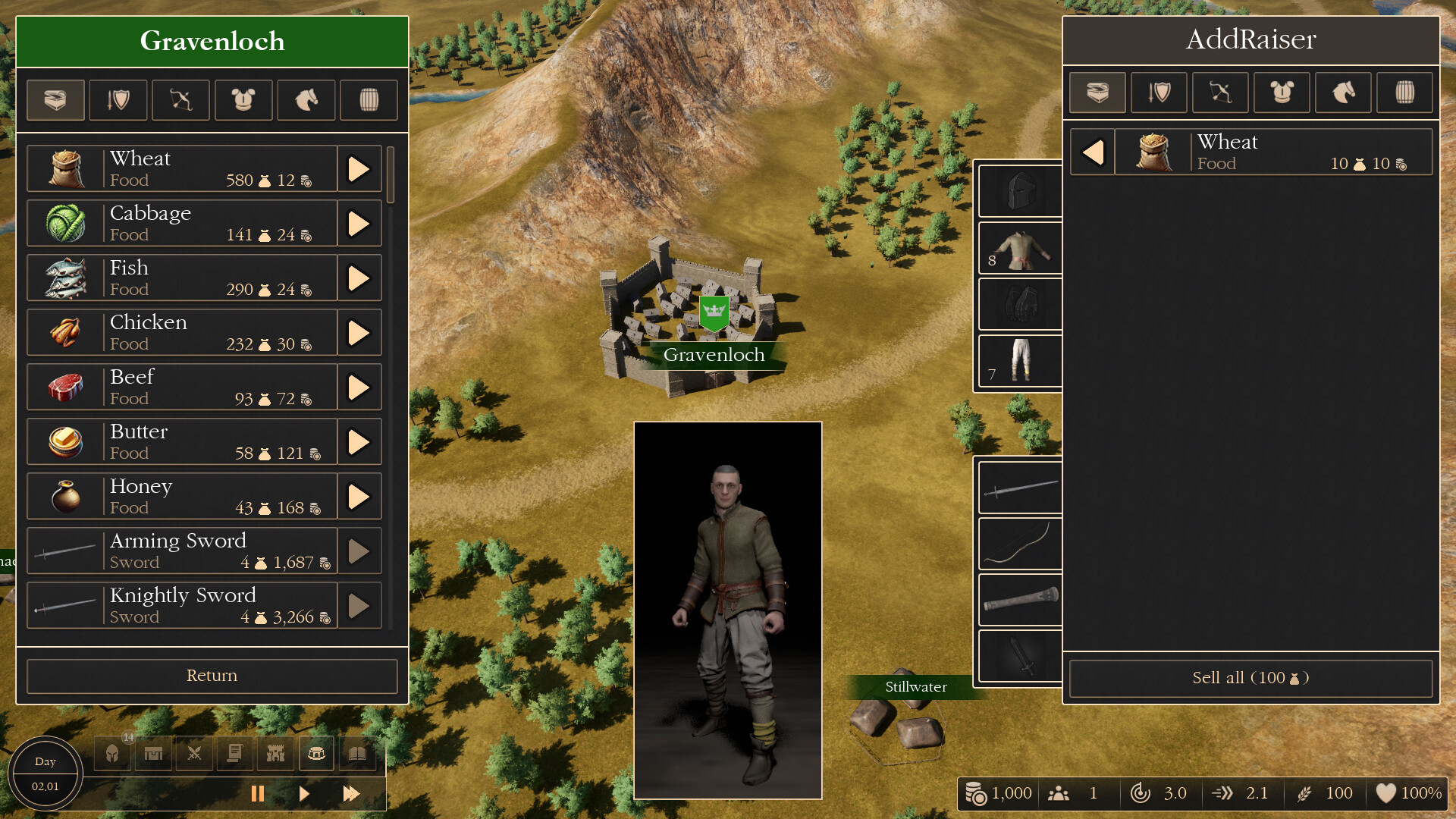The height and width of the screenshot is (819, 1456).
Task: Click the crossed swords battle icon
Action: [194, 753]
